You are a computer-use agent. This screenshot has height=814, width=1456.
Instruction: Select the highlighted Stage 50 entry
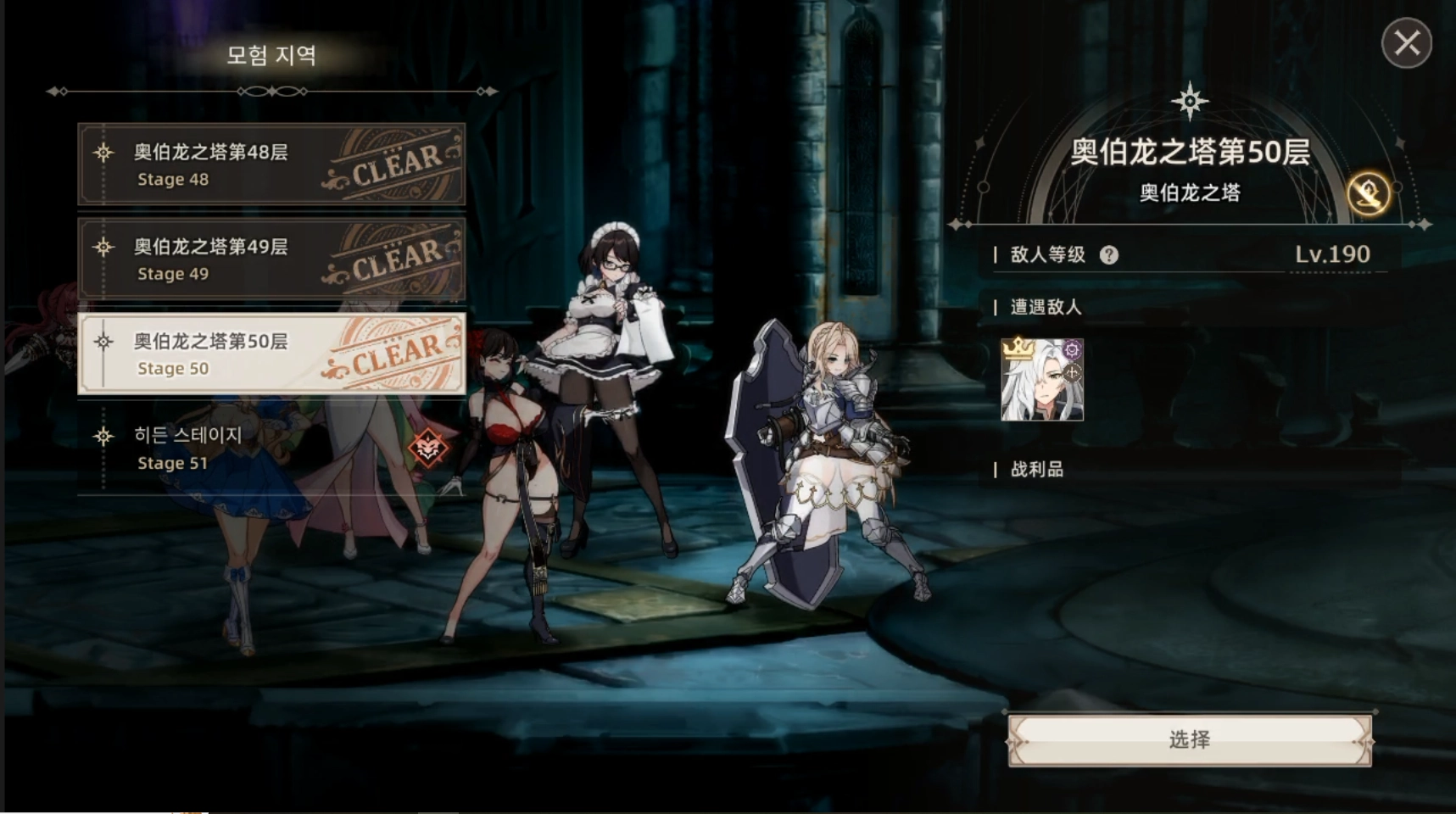pos(271,354)
